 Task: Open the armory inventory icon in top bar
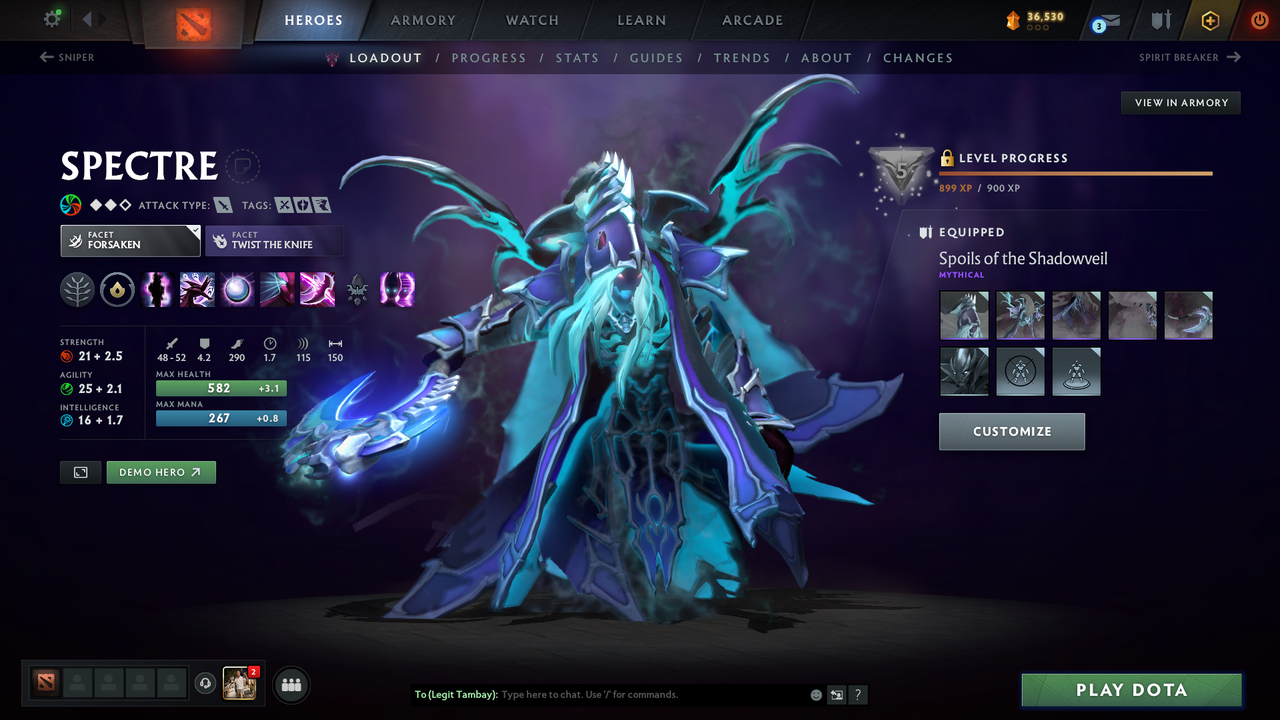pos(1160,20)
